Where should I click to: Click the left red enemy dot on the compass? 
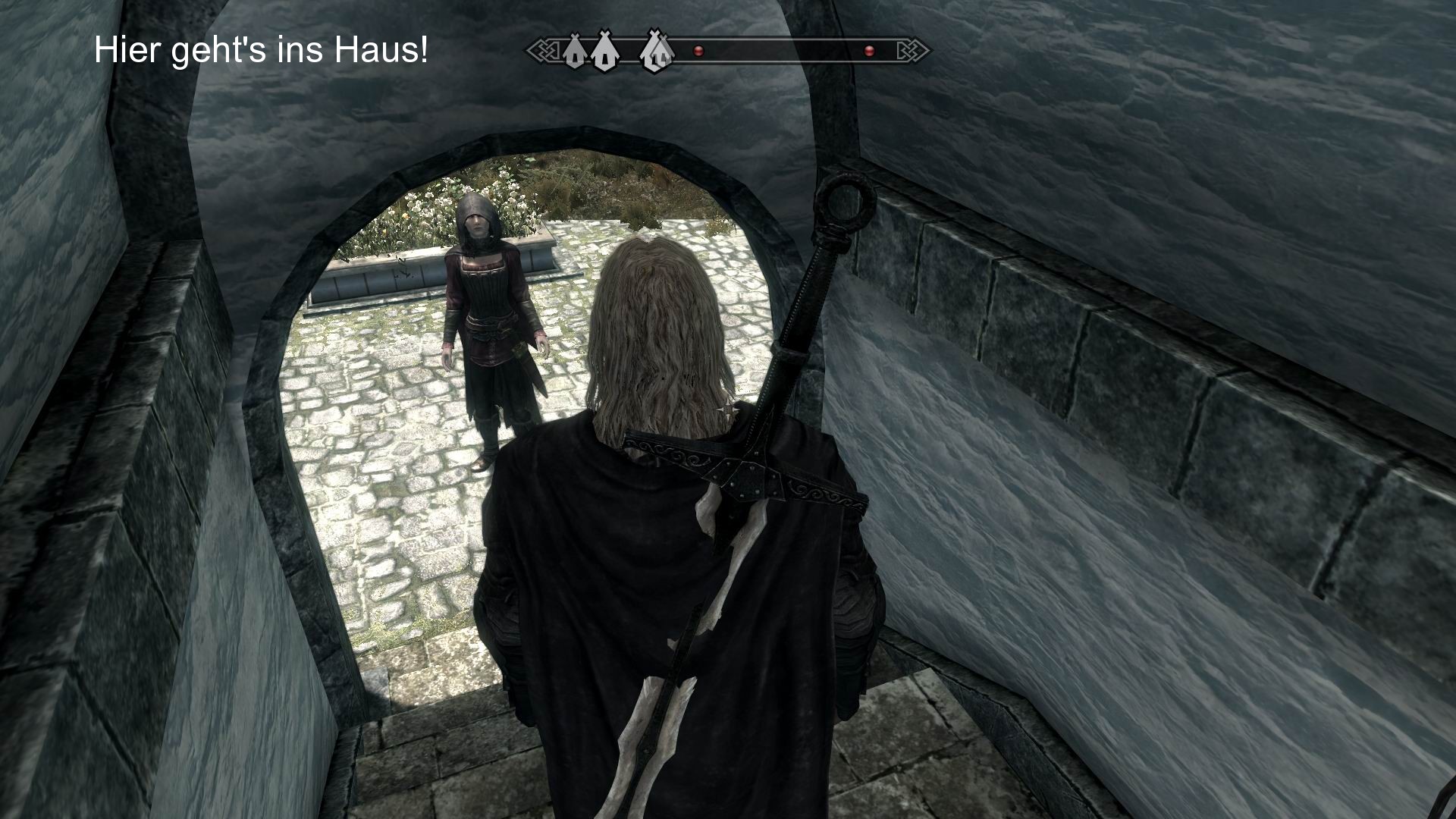698,51
